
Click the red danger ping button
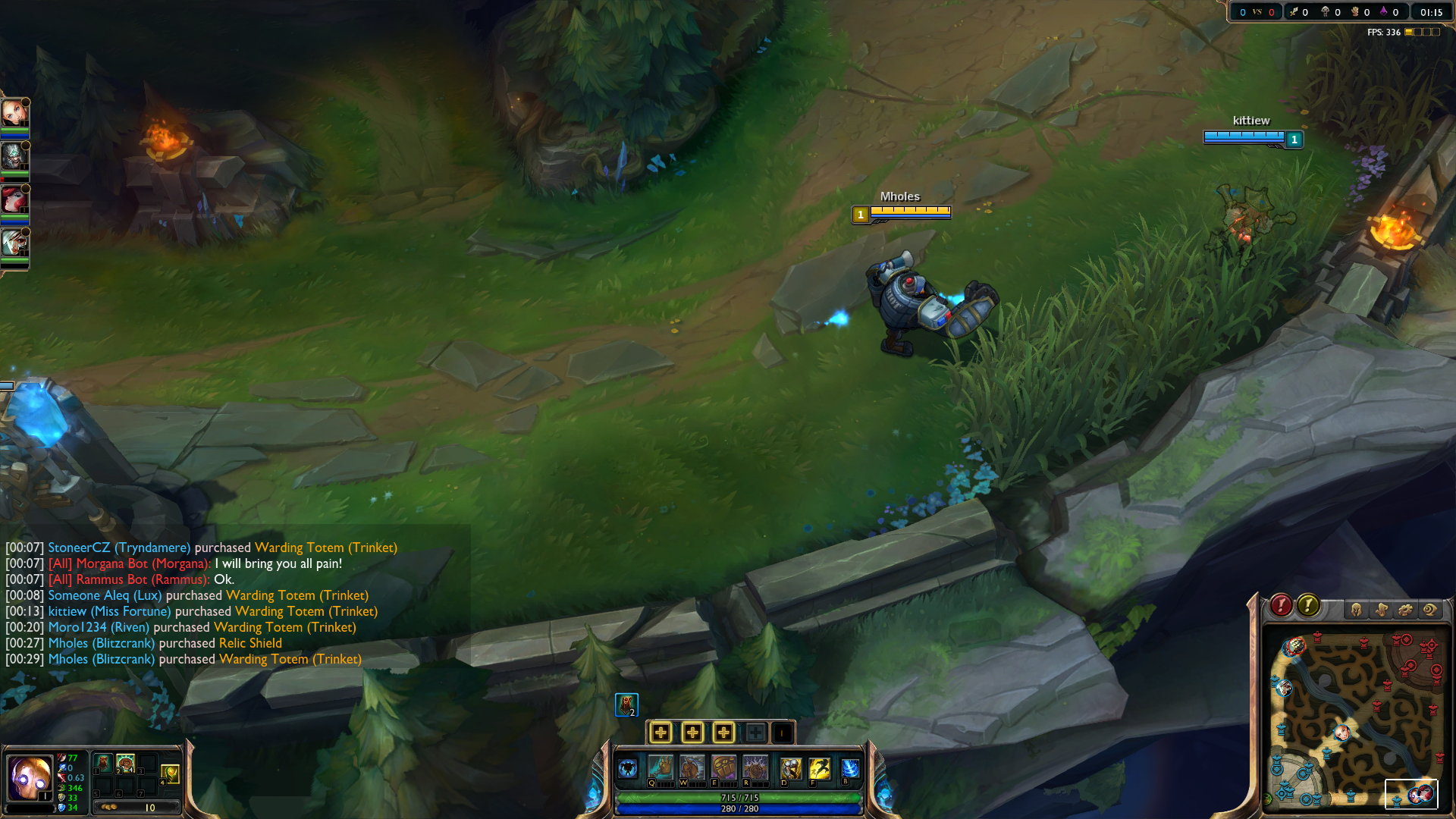tap(1282, 605)
